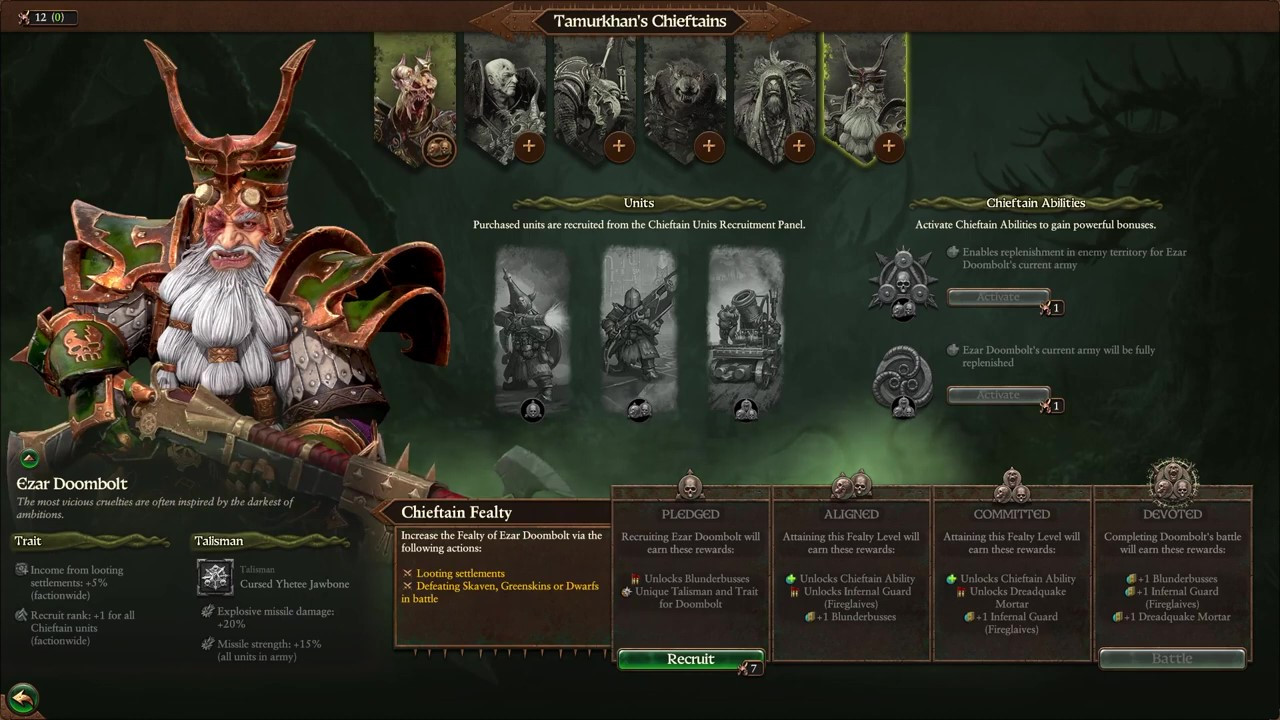The image size is (1280, 720).
Task: Activate the full army replenishment ability
Action: [998, 395]
